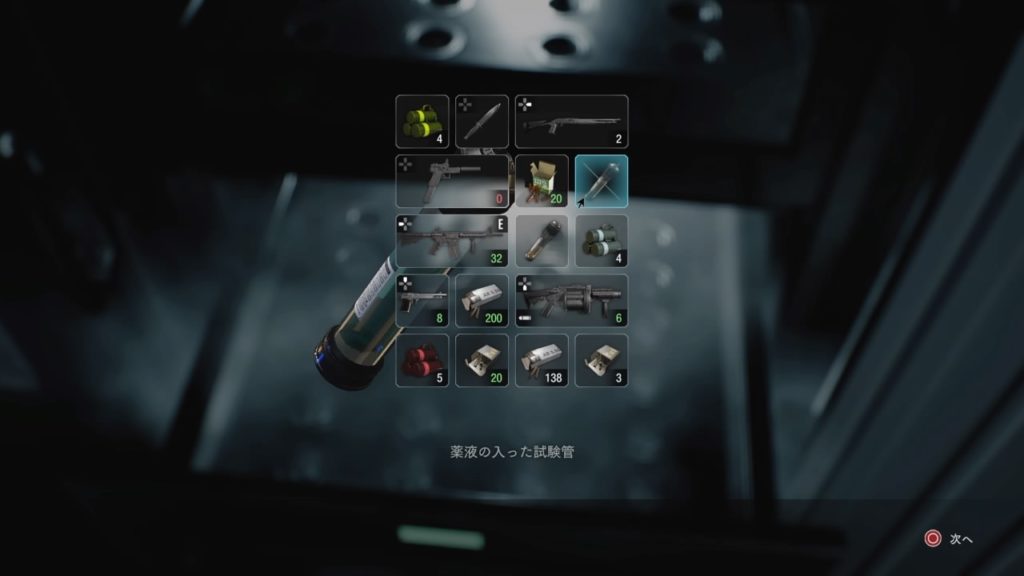1024x576 pixels.
Task: Select the rifle ammo stack of 138
Action: coord(542,360)
